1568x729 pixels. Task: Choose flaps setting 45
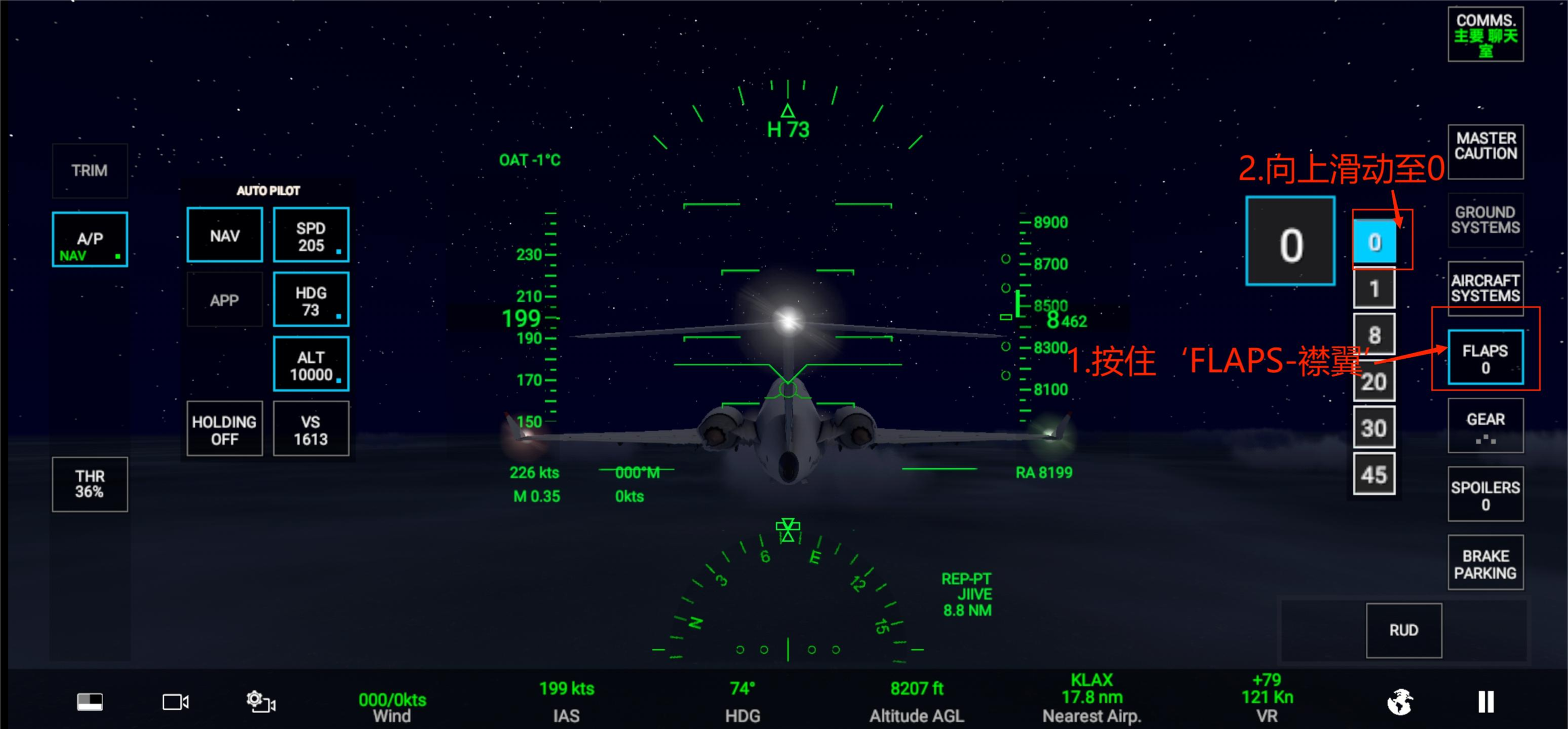click(x=1373, y=474)
